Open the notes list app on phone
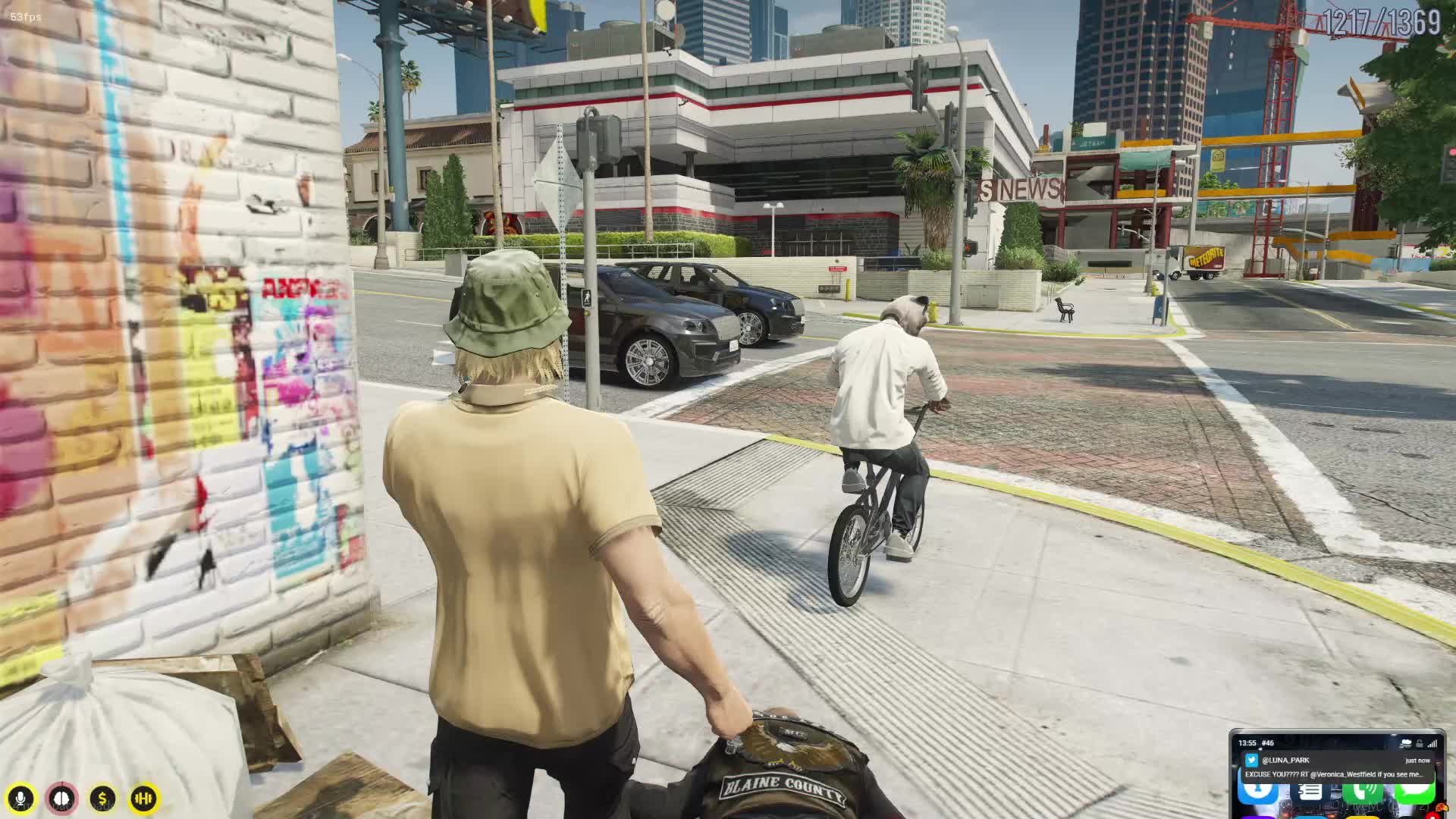 point(1310,792)
